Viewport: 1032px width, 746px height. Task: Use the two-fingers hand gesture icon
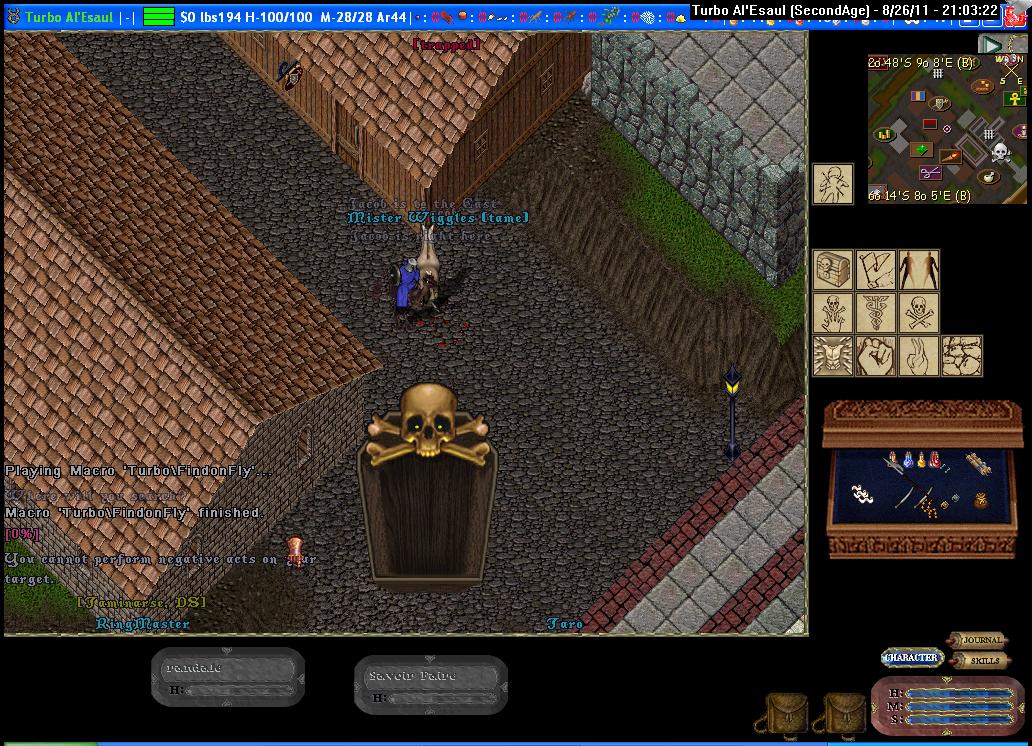(919, 355)
